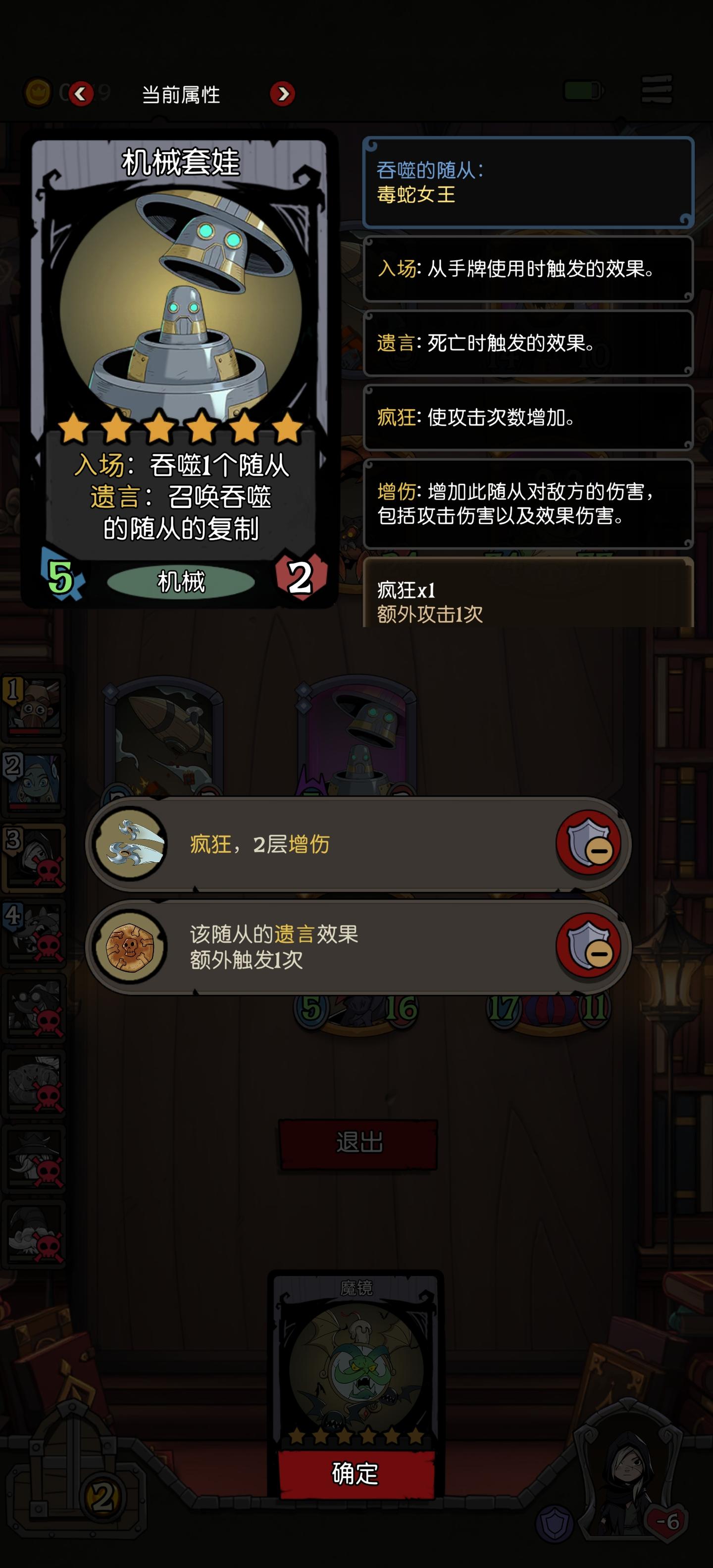Select the 疯狂 blade buff icon

point(130,845)
